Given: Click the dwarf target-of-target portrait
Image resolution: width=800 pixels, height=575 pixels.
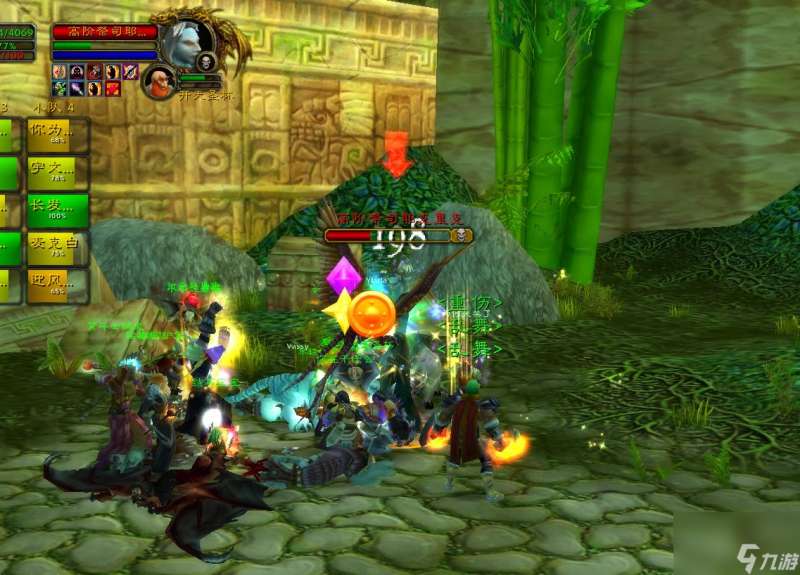Looking at the screenshot, I should click(x=158, y=82).
